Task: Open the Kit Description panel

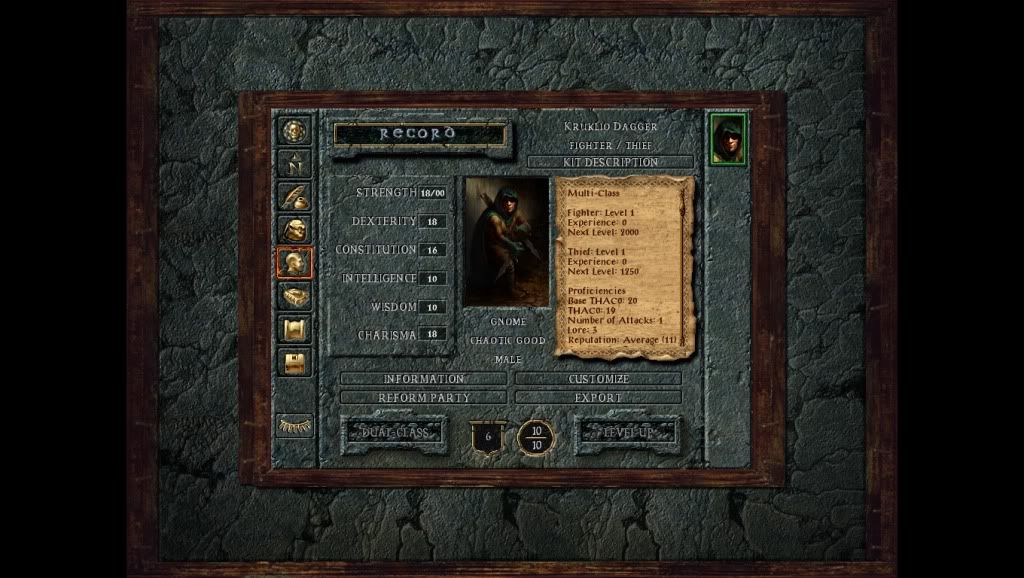Action: point(610,162)
